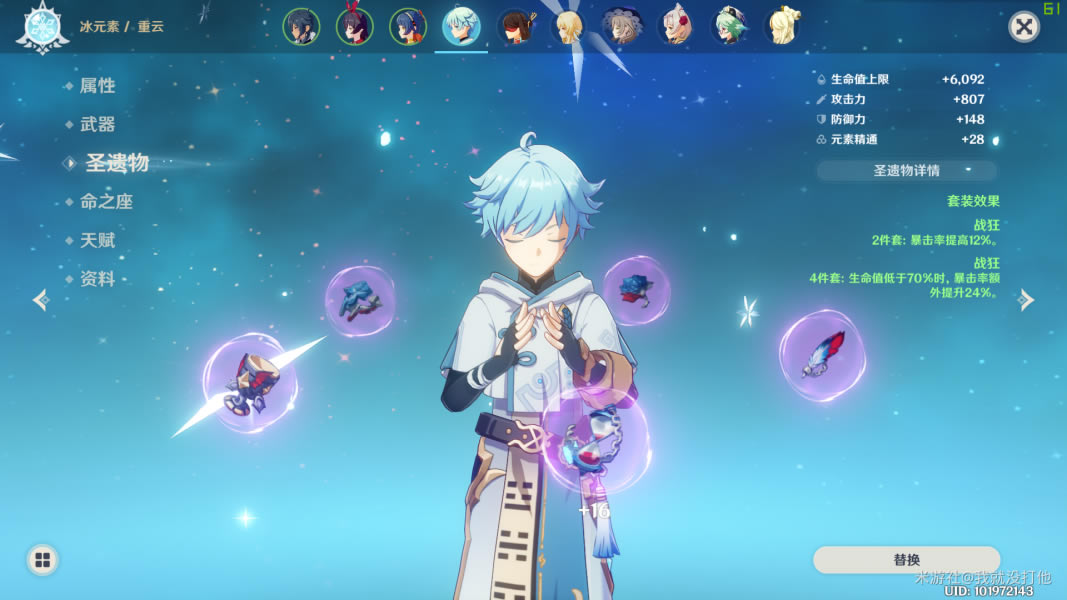Select Noelle's portrait with red rose
Viewport: 1067px width, 600px height.
tap(675, 27)
